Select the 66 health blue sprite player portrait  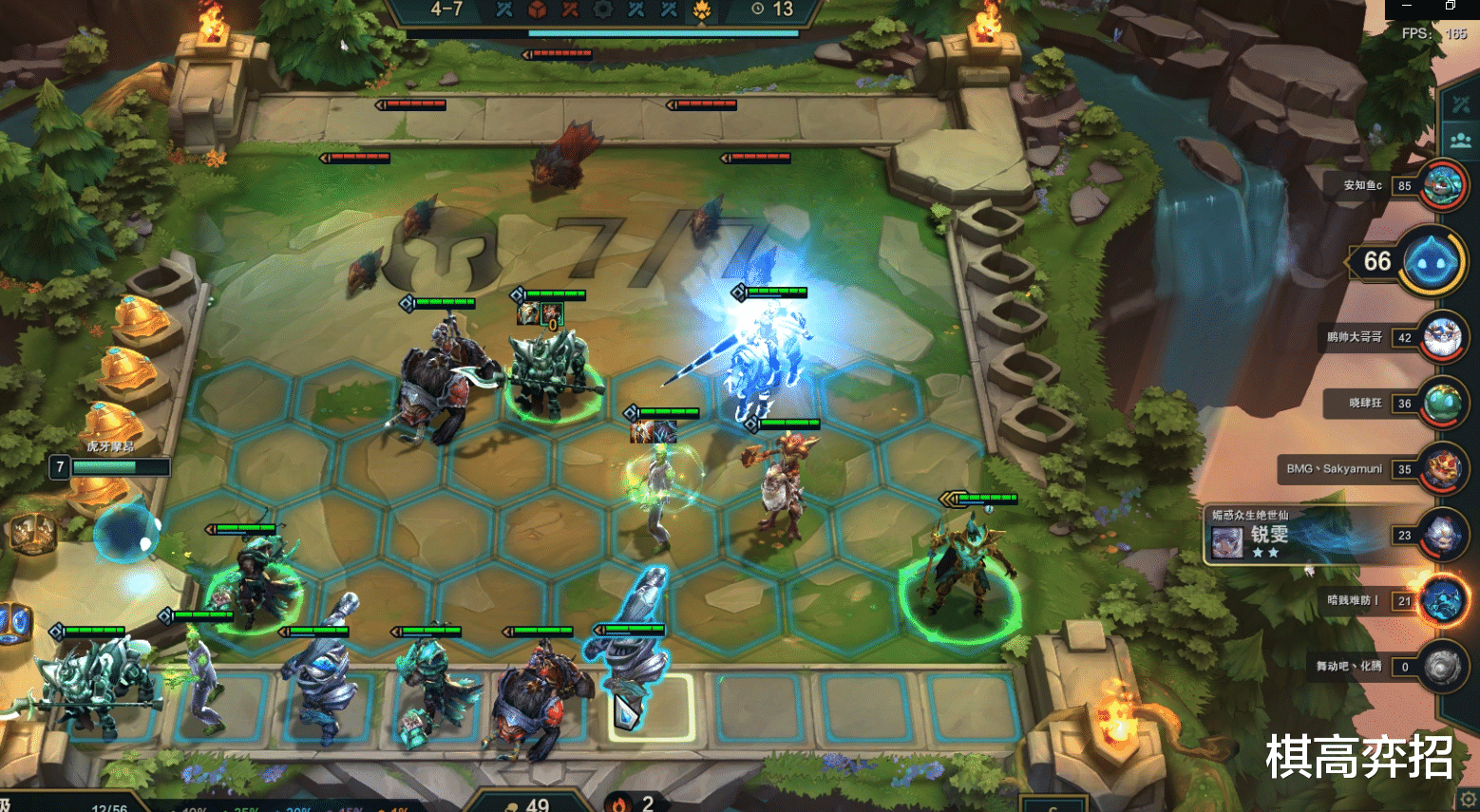(x=1431, y=261)
